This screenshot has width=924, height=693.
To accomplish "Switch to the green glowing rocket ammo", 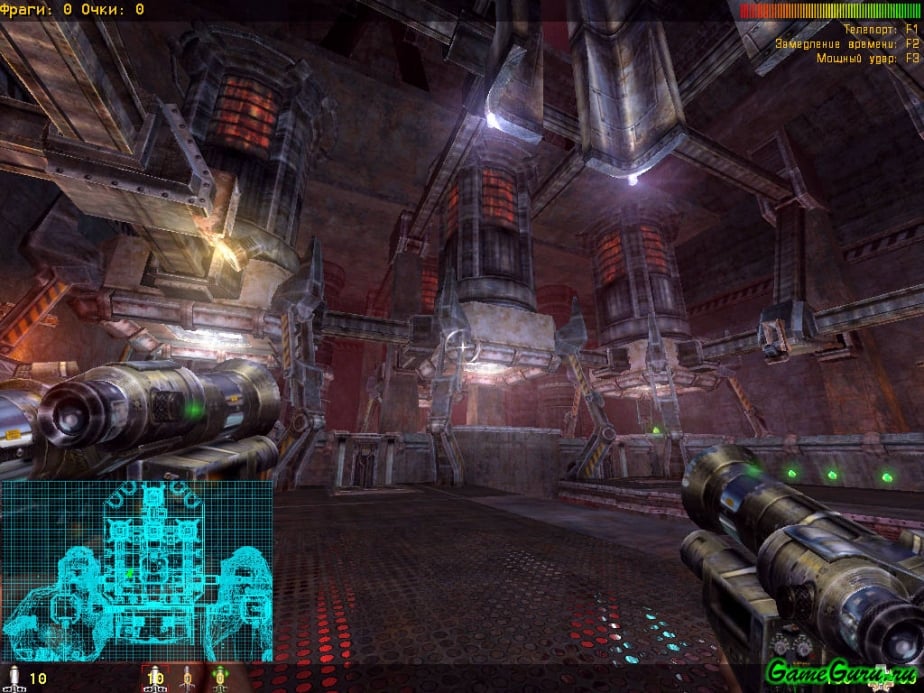I will pos(219,679).
